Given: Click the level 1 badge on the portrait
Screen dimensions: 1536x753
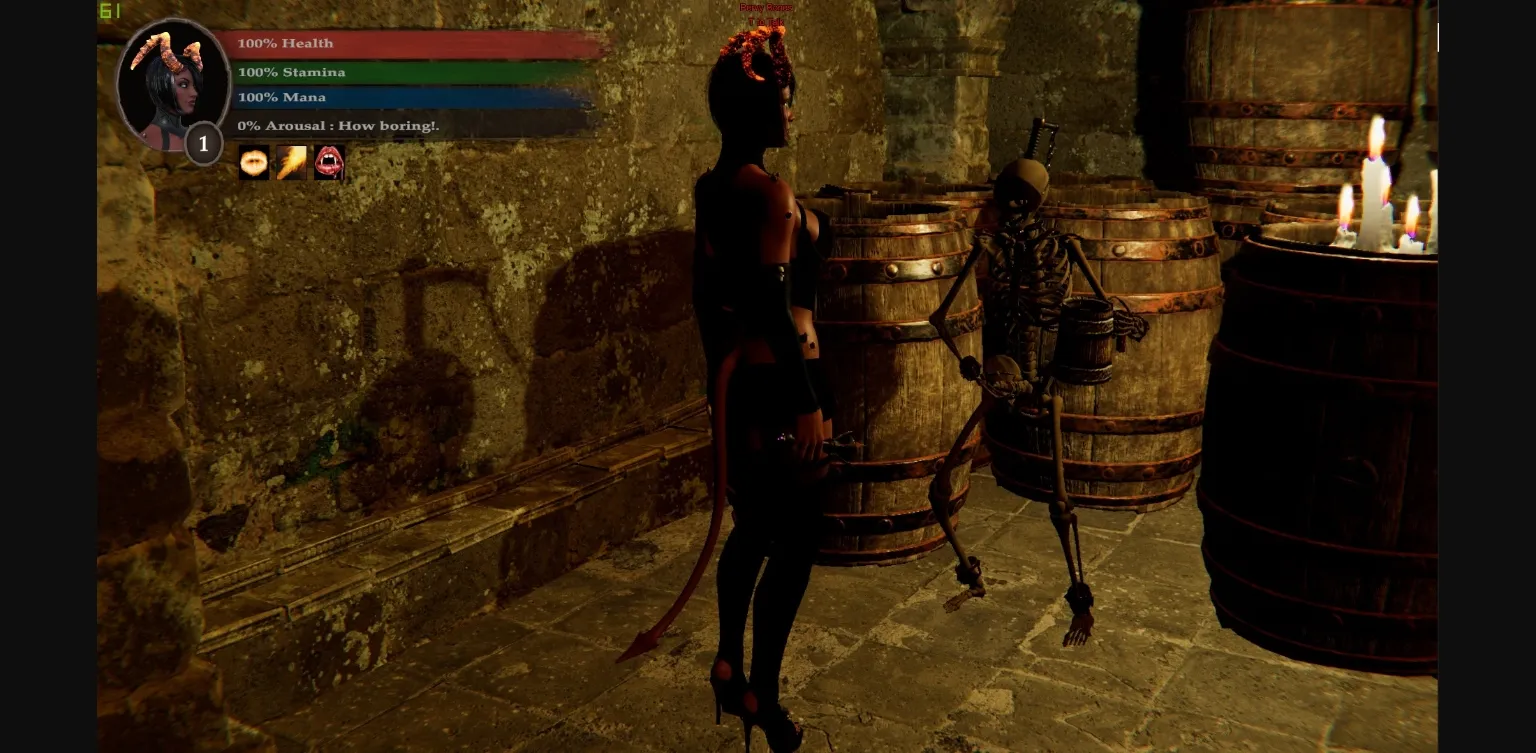Looking at the screenshot, I should 203,143.
